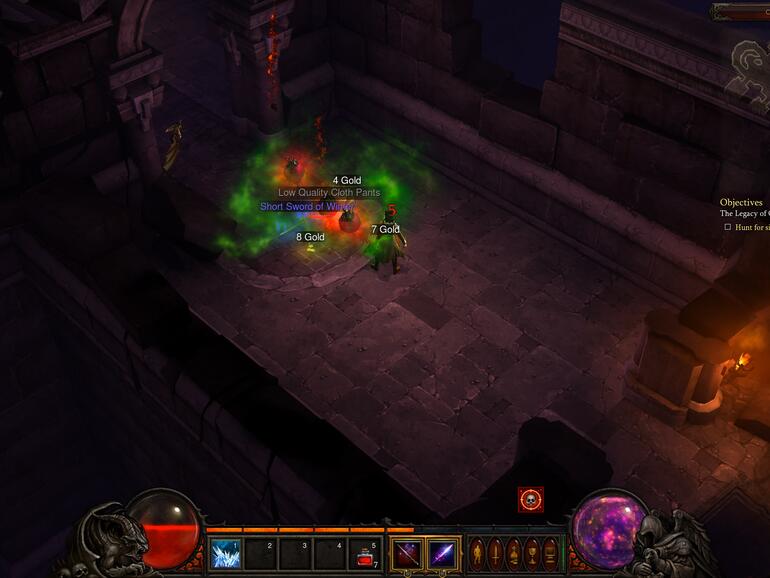Pick up the Short Sword of Winter label
This screenshot has width=770, height=578.
(x=306, y=207)
